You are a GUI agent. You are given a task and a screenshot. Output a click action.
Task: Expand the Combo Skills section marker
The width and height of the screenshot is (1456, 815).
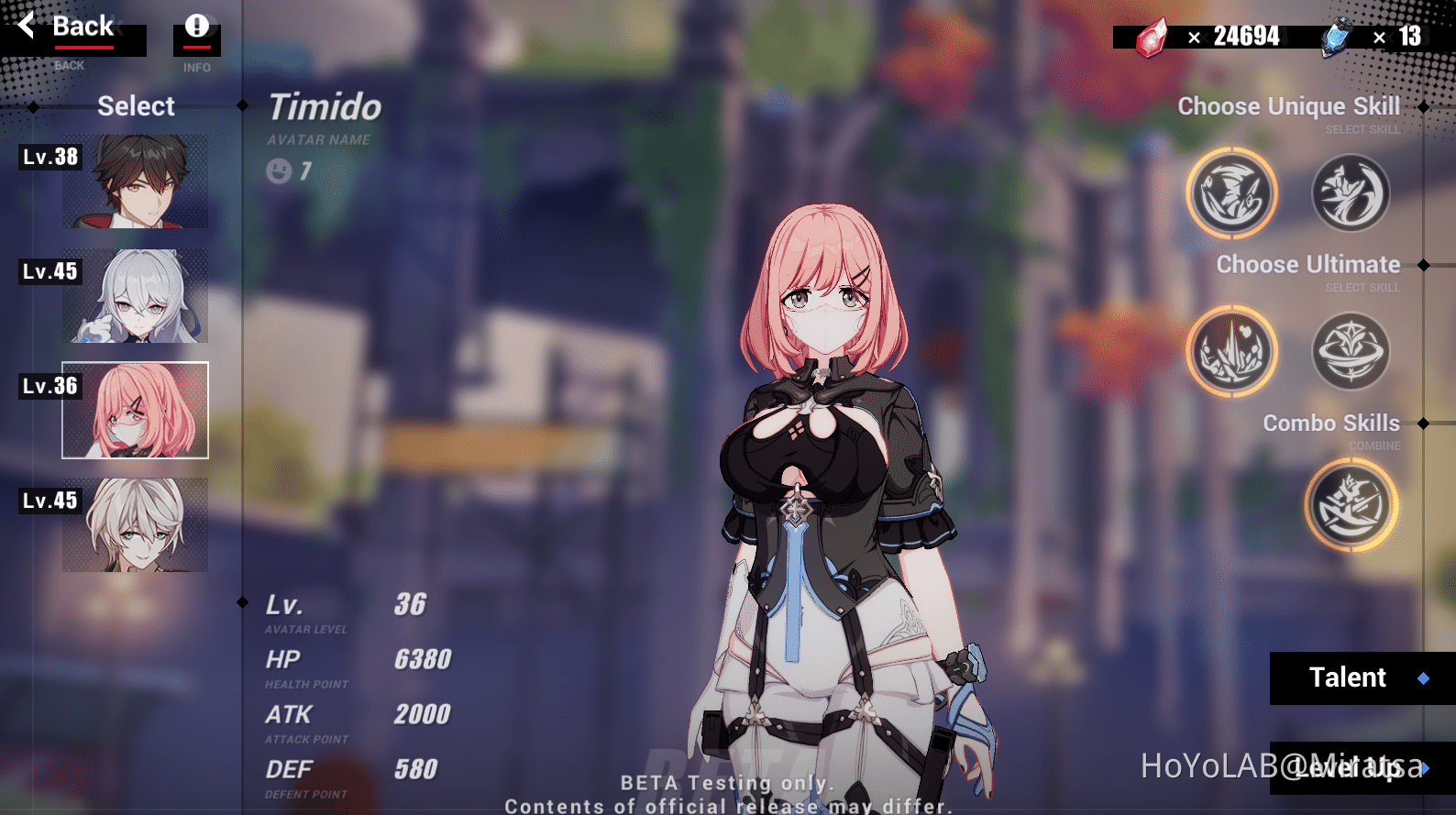[1423, 424]
